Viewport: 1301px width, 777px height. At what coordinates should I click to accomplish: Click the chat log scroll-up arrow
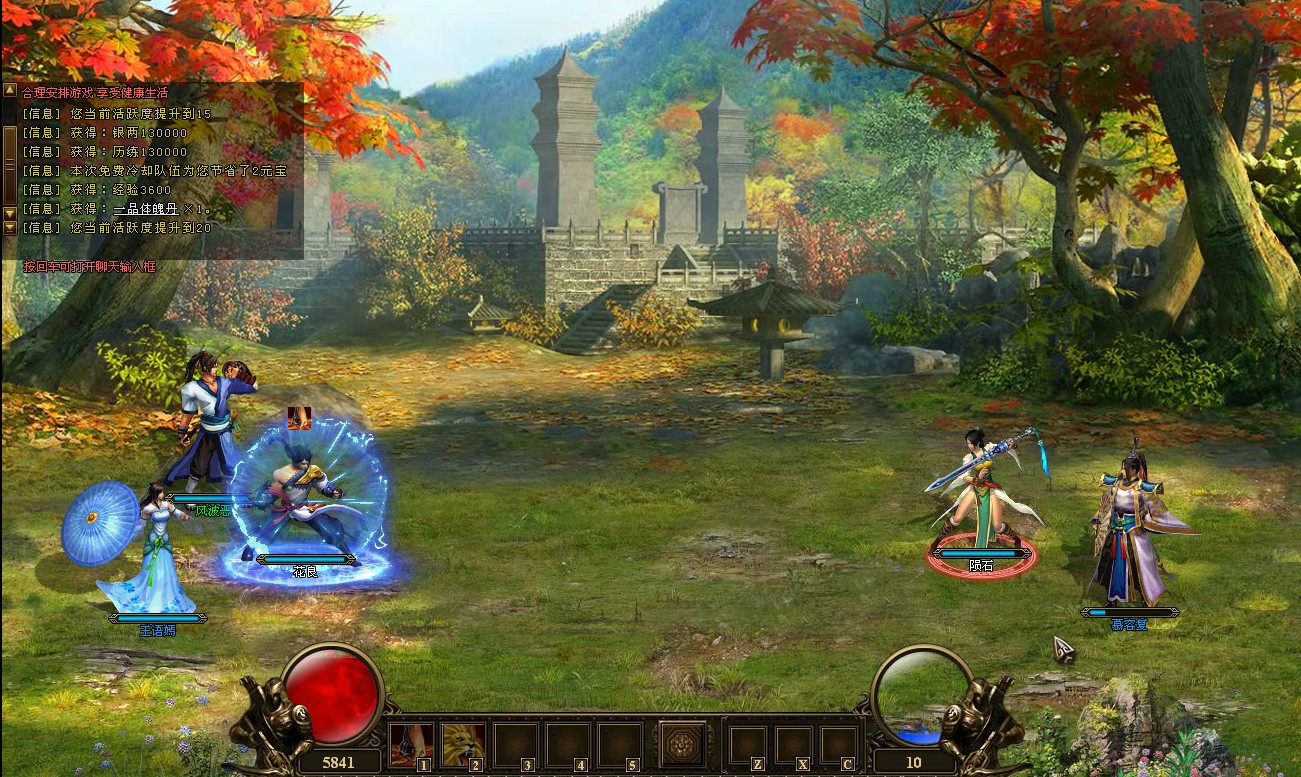click(x=10, y=90)
